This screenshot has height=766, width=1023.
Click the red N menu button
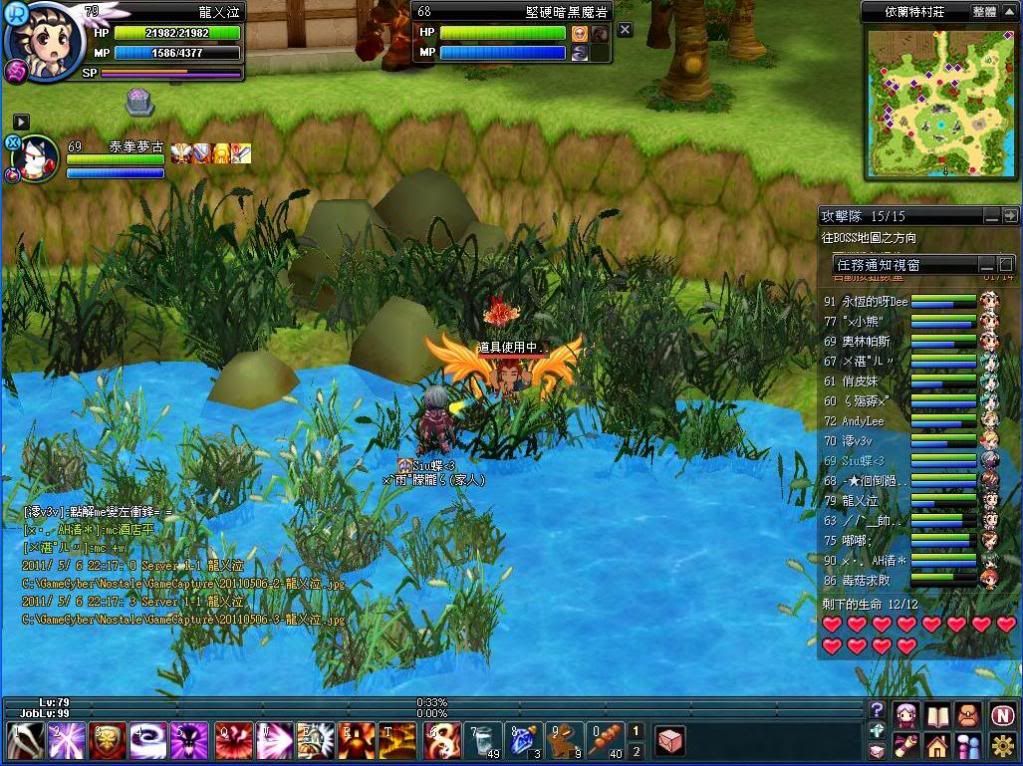click(x=1003, y=715)
